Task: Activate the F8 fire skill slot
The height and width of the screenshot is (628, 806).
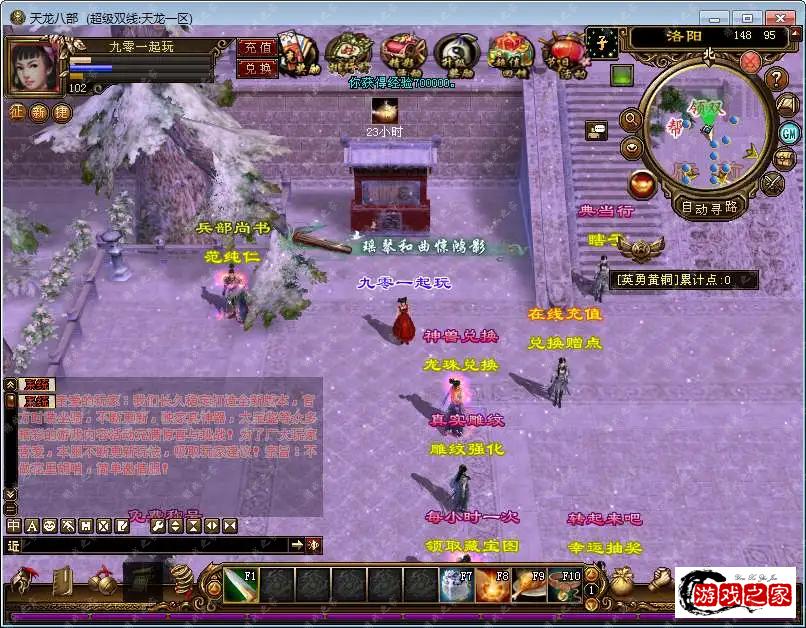Action: pos(493,584)
